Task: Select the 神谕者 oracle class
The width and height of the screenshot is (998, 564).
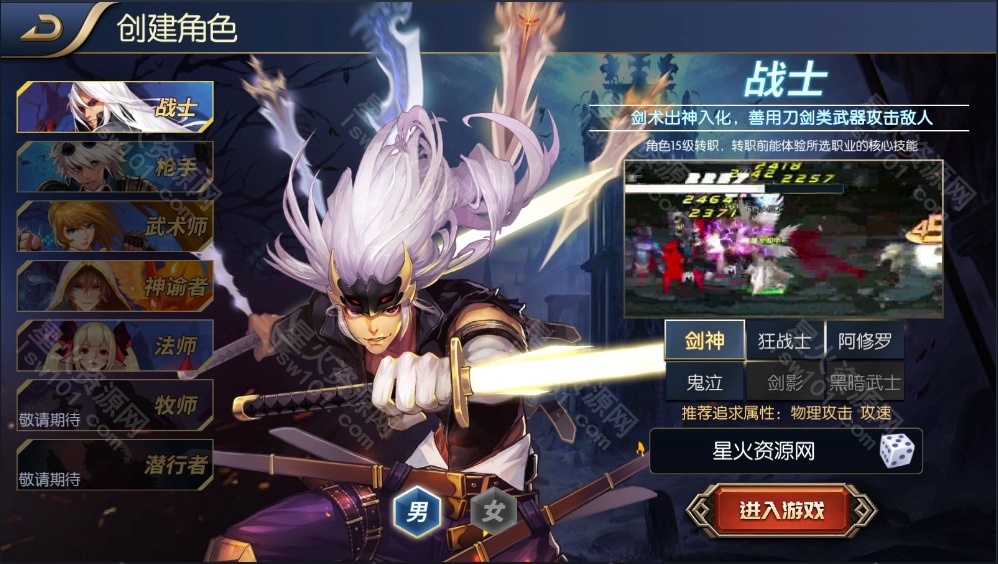Action: (x=115, y=286)
